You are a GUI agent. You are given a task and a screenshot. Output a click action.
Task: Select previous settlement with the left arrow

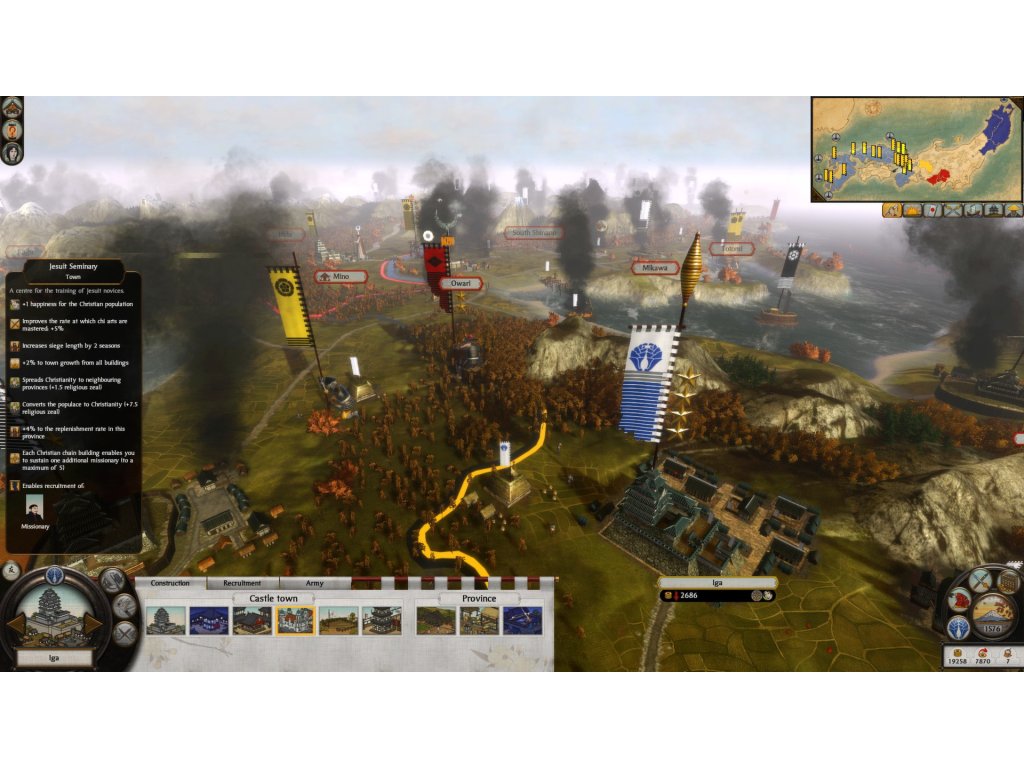coord(16,623)
